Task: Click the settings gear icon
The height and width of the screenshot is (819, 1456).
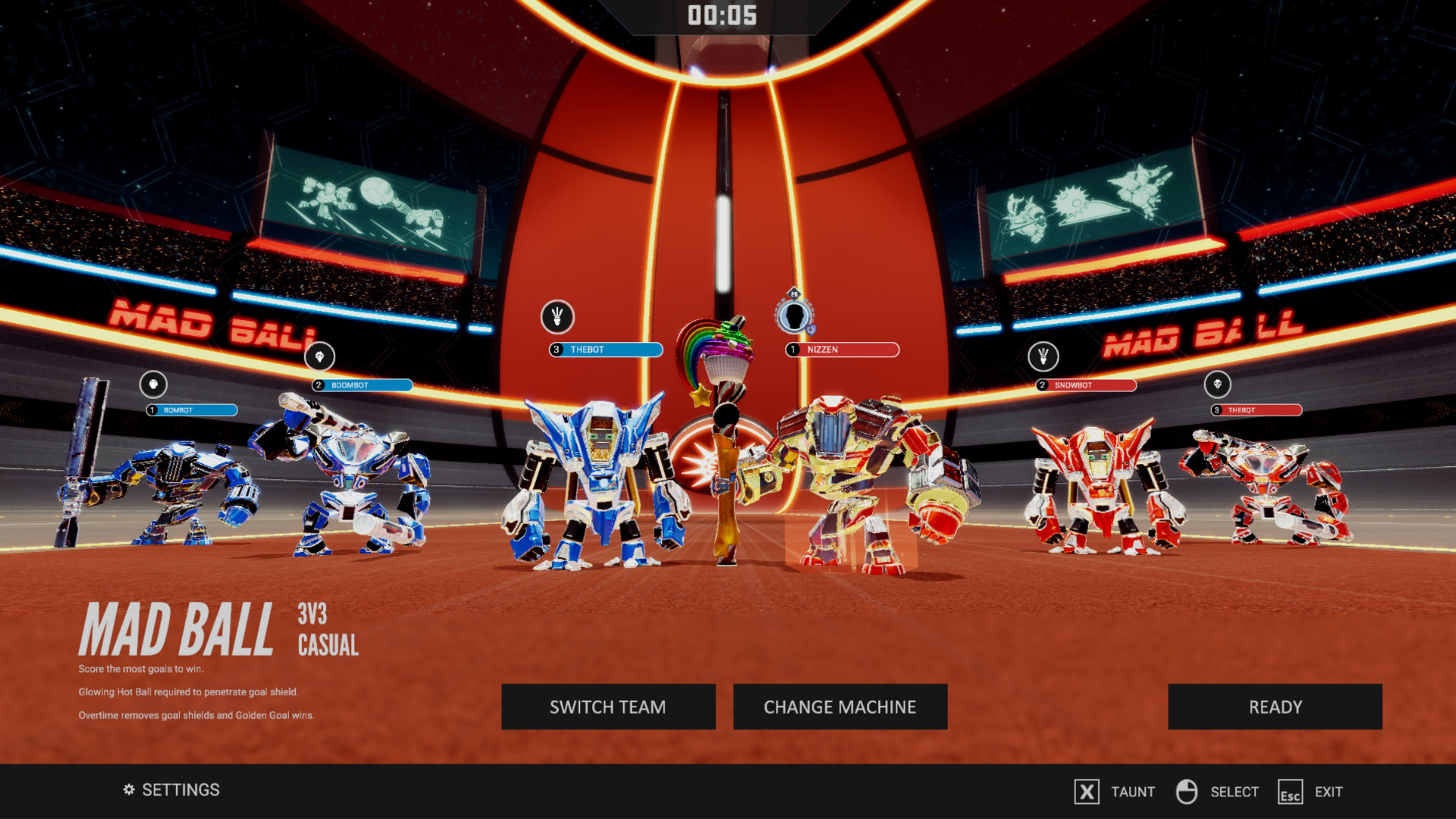Action: tap(127, 789)
